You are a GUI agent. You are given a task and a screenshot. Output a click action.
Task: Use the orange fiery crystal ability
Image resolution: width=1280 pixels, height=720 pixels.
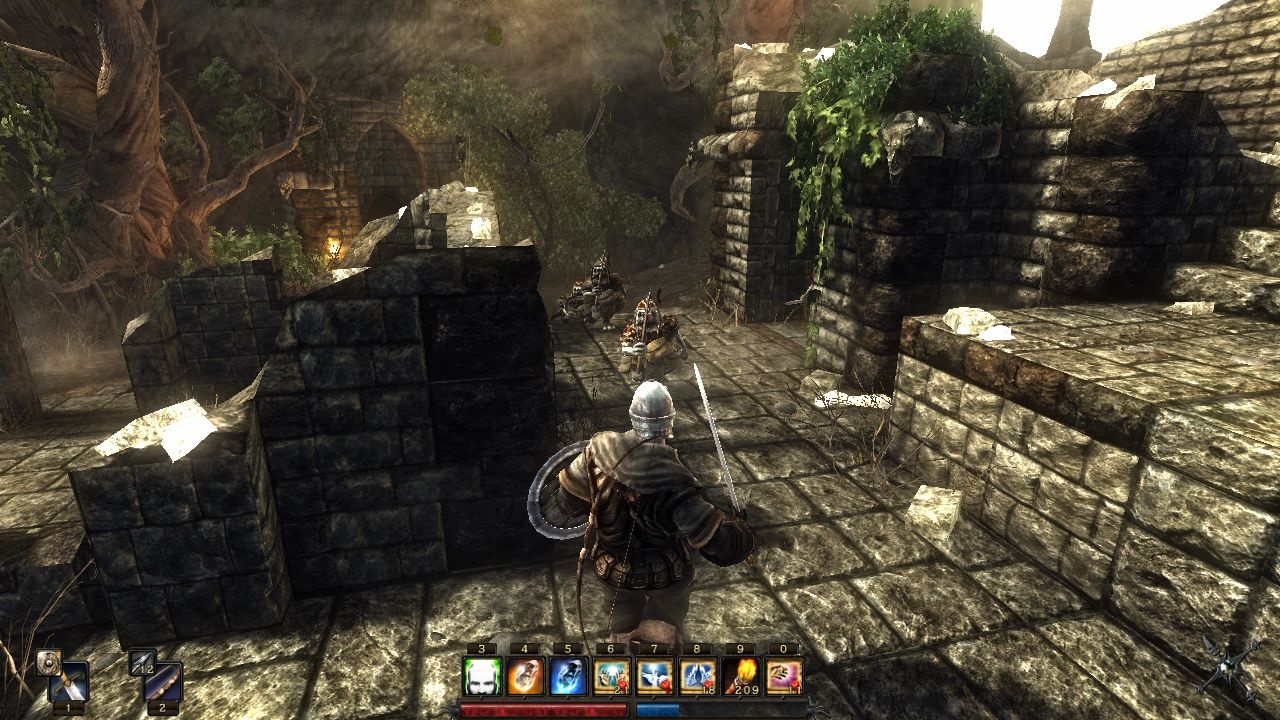[x=525, y=677]
